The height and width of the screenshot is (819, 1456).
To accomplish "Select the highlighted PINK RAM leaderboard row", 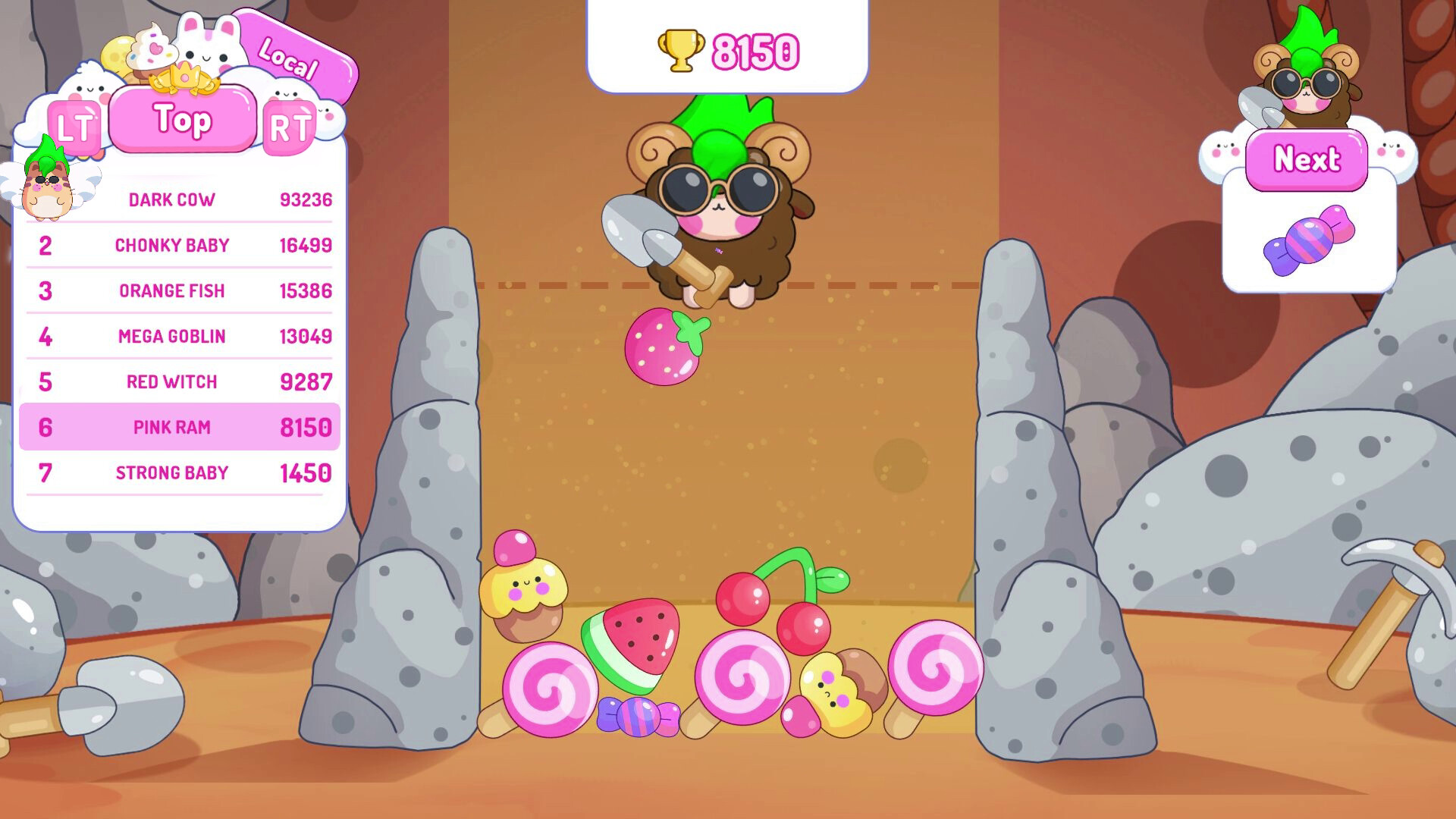I will coord(180,427).
